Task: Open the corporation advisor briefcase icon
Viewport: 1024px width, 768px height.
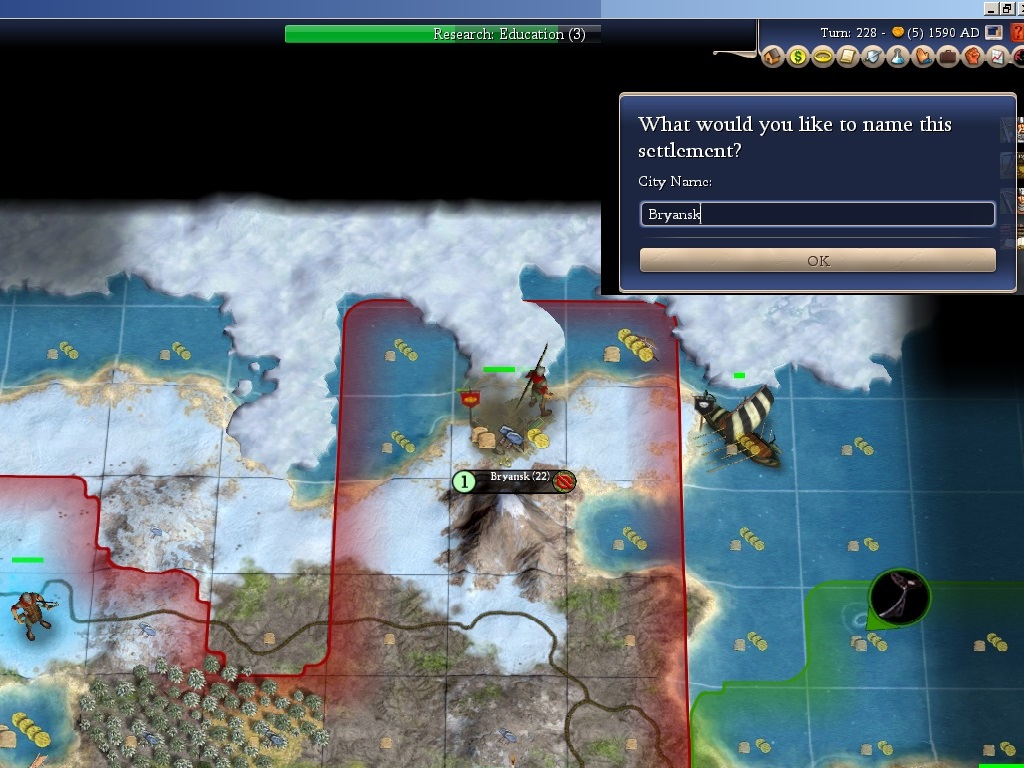Action: [947, 57]
